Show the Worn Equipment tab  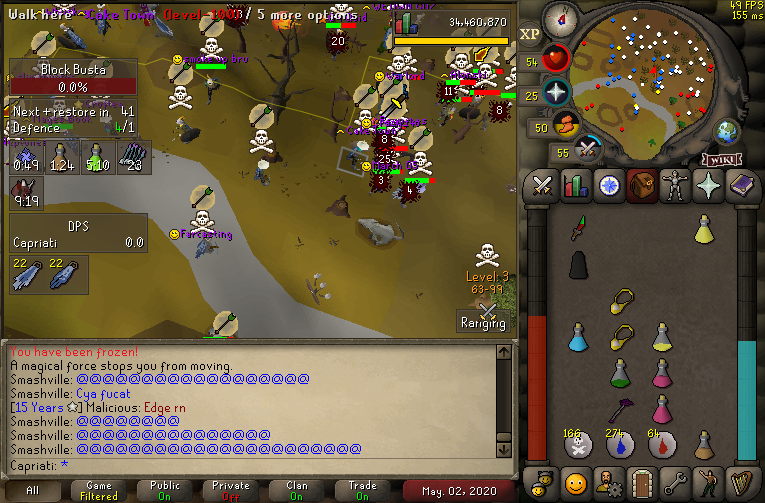coord(675,187)
